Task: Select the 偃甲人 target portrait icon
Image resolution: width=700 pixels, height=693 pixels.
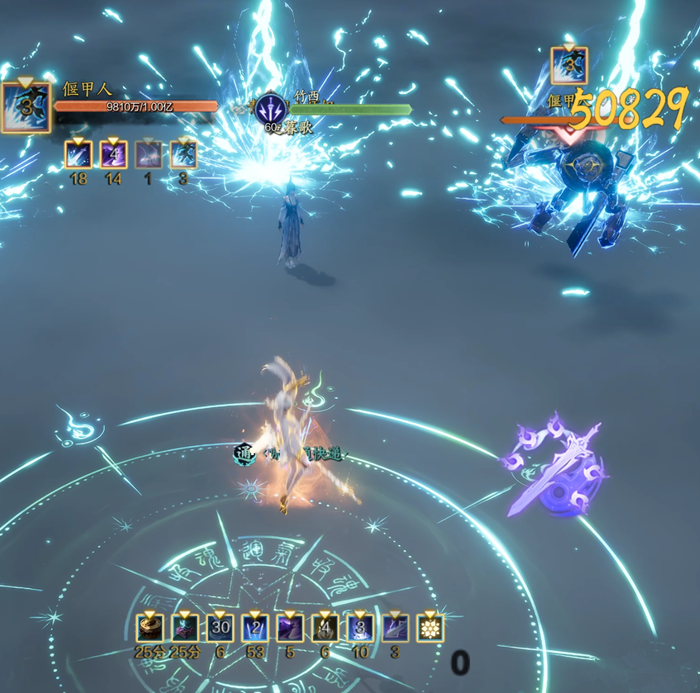Action: 25,108
